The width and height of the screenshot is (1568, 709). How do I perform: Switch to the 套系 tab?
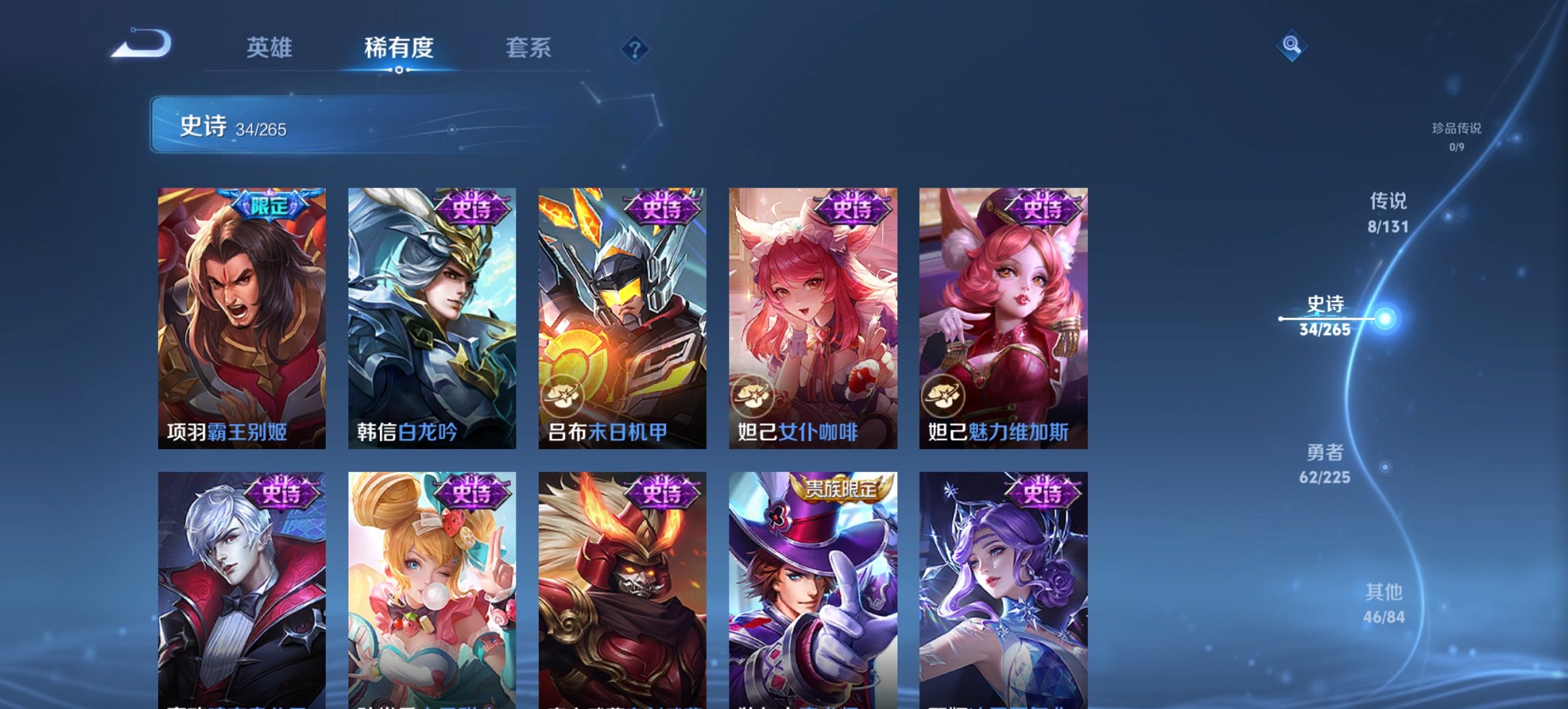point(529,48)
